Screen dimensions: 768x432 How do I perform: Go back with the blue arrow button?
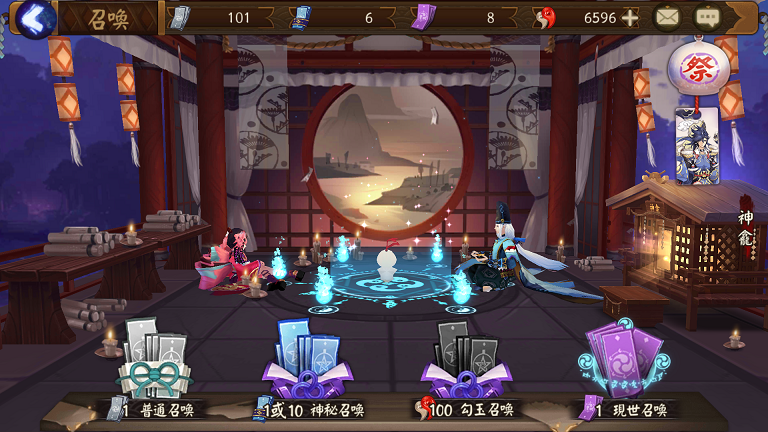point(36,18)
